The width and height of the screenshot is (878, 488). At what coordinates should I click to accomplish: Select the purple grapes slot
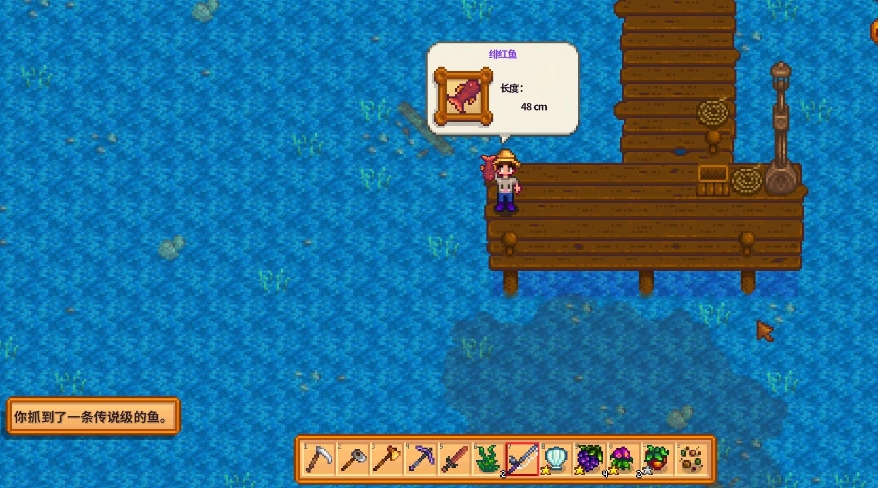pos(590,459)
